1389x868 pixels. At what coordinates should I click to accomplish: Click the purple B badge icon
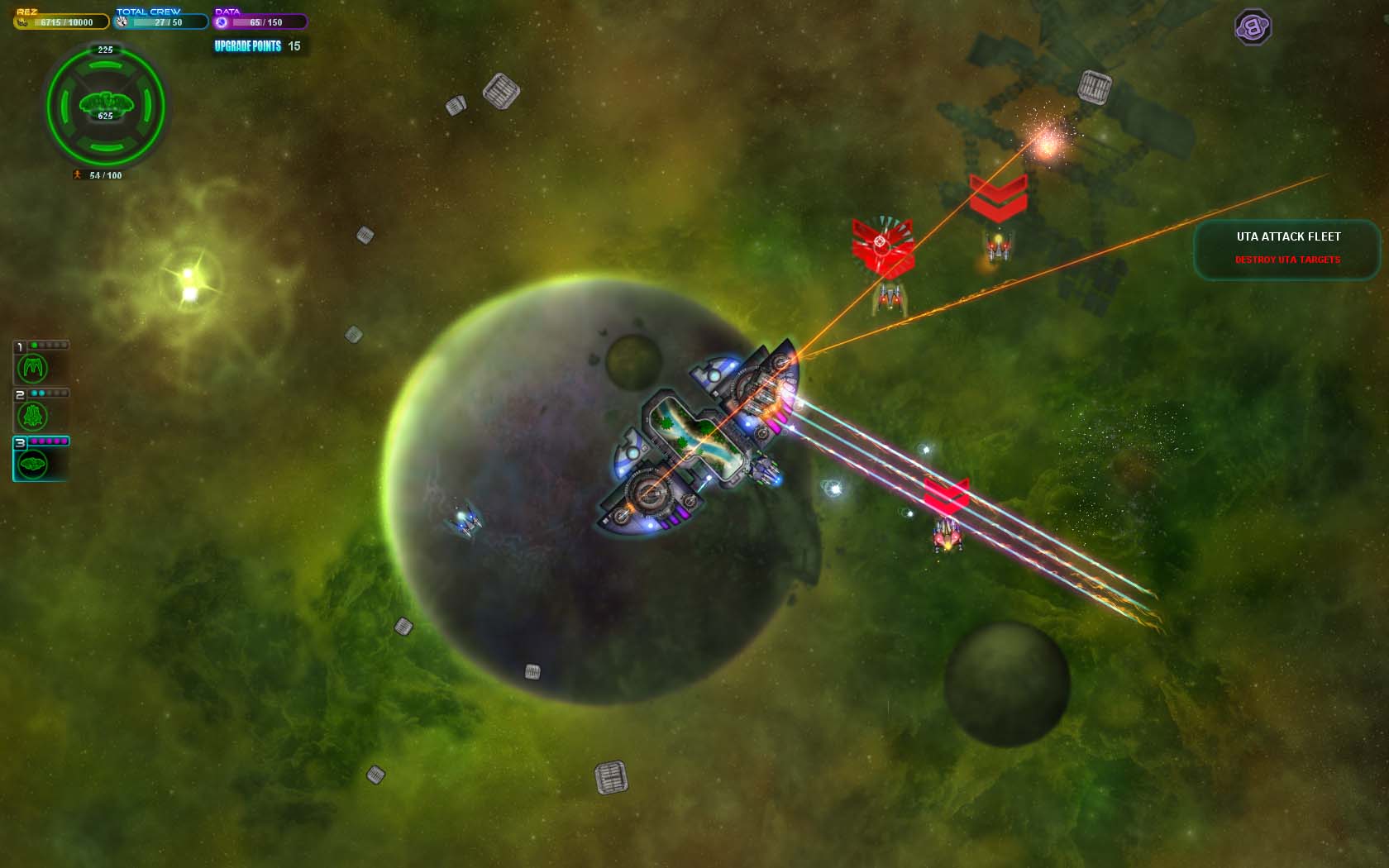(1253, 27)
